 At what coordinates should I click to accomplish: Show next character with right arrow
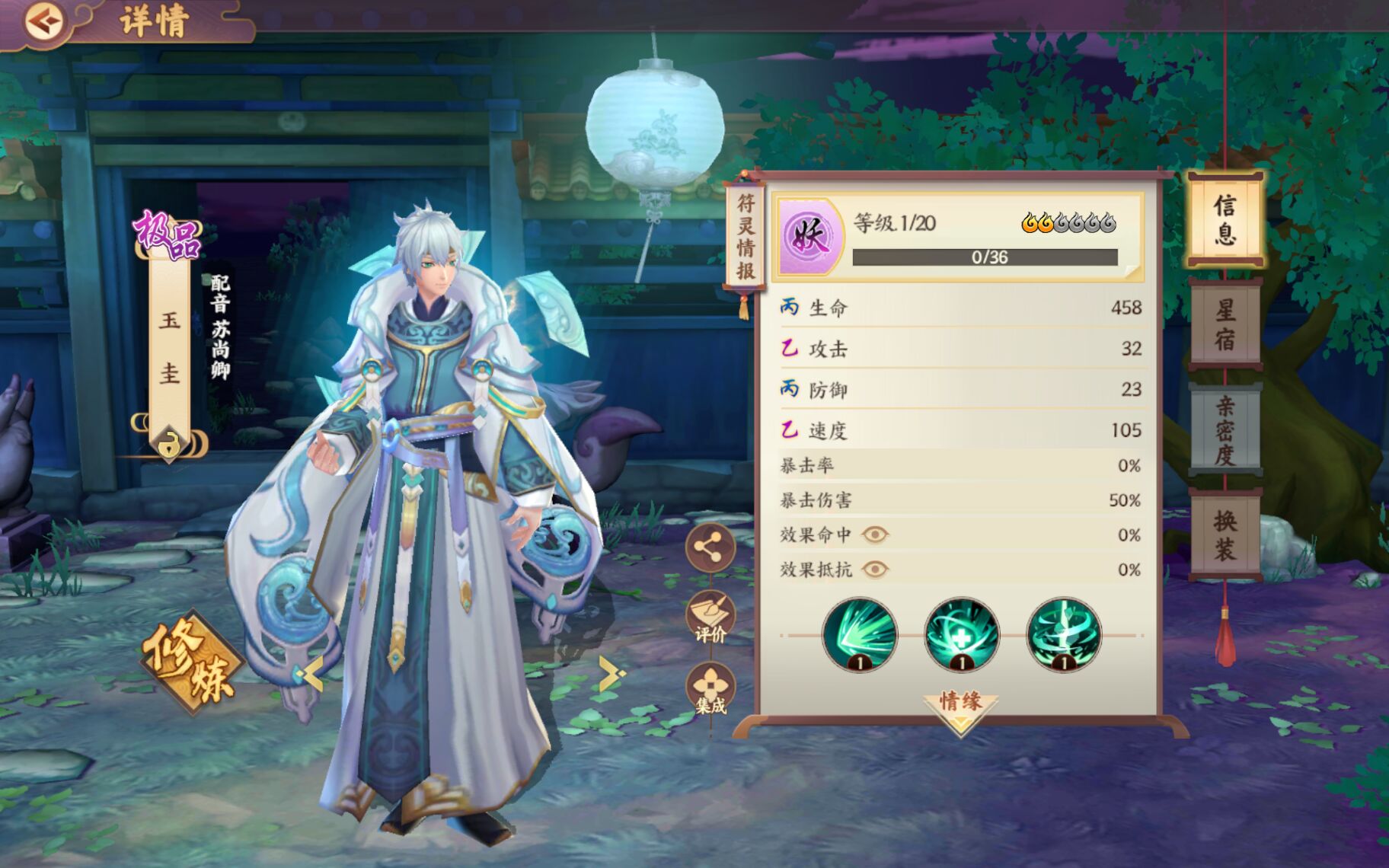coord(611,673)
